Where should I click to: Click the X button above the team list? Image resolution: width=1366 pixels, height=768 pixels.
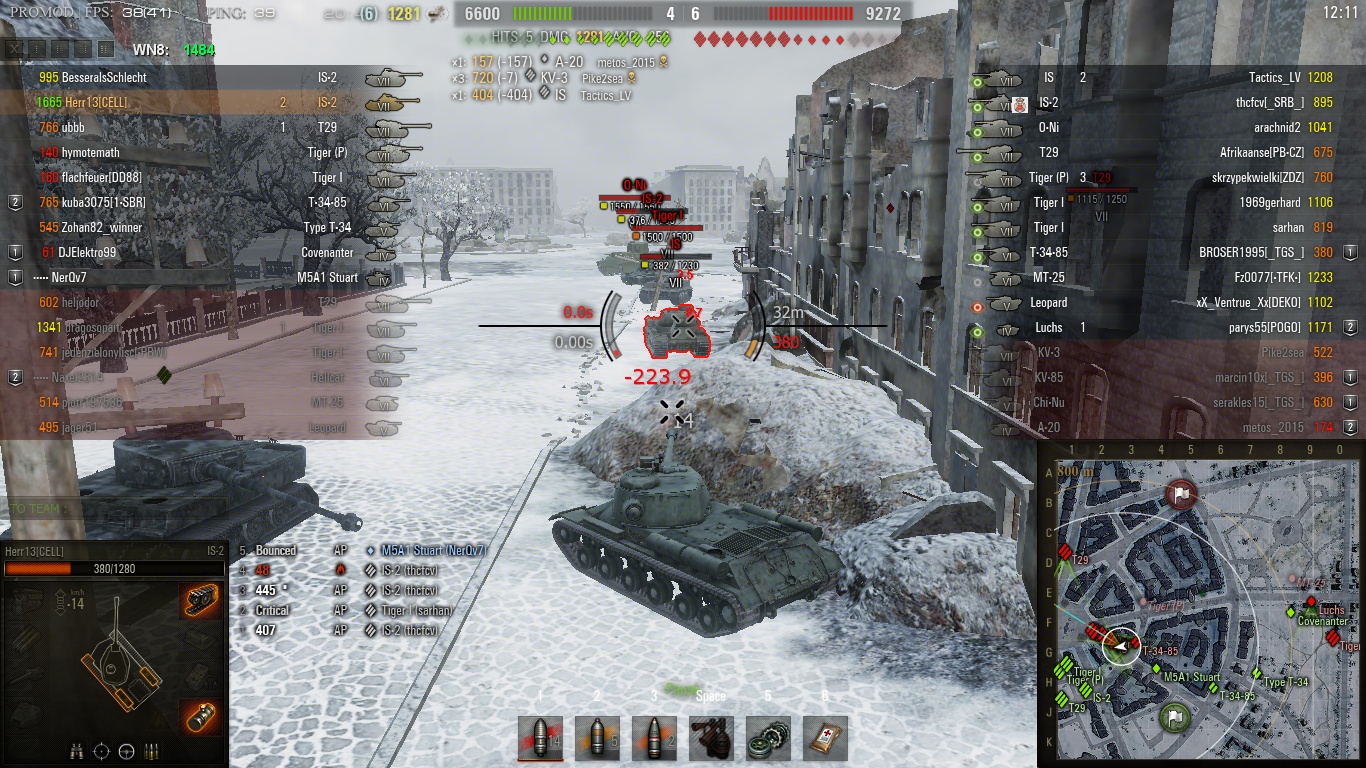click(14, 49)
